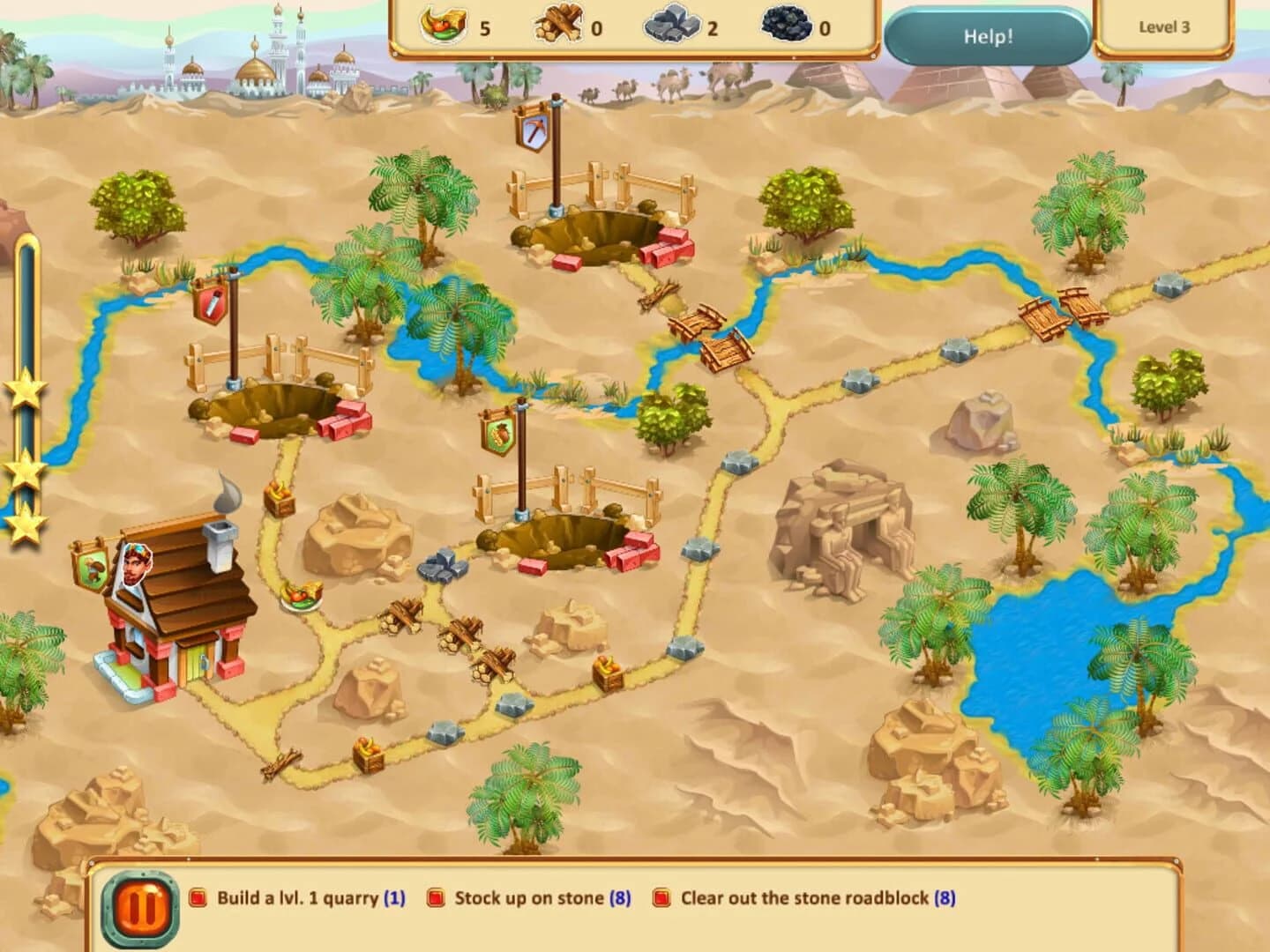The height and width of the screenshot is (952, 1270).
Task: Click the wood pile resource icon in the top bar
Action: (x=558, y=24)
